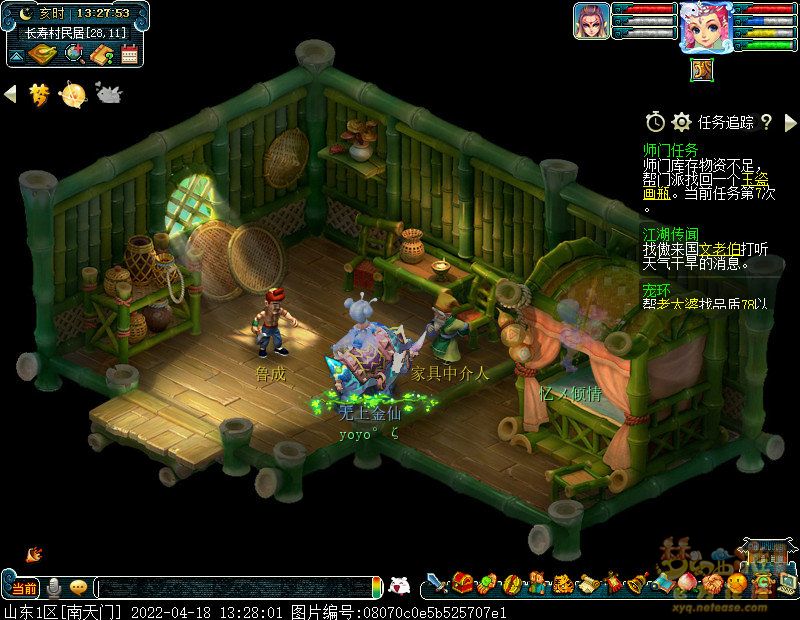Select the pet portrait at top

click(589, 21)
